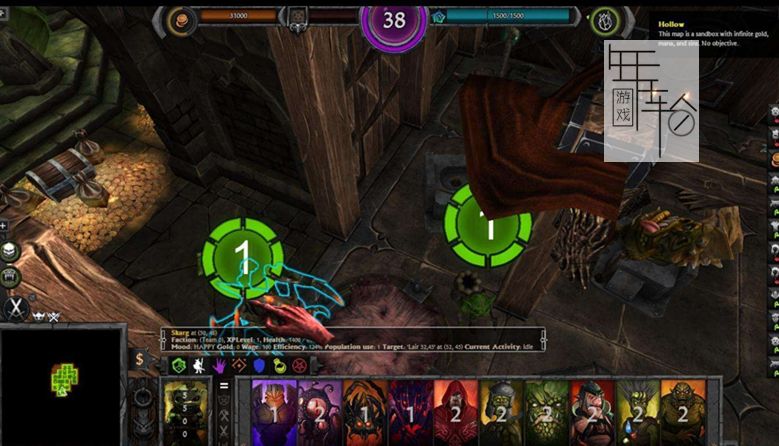The width and height of the screenshot is (779, 446).
Task: Select the purple armored creature portrait
Action: (273, 411)
